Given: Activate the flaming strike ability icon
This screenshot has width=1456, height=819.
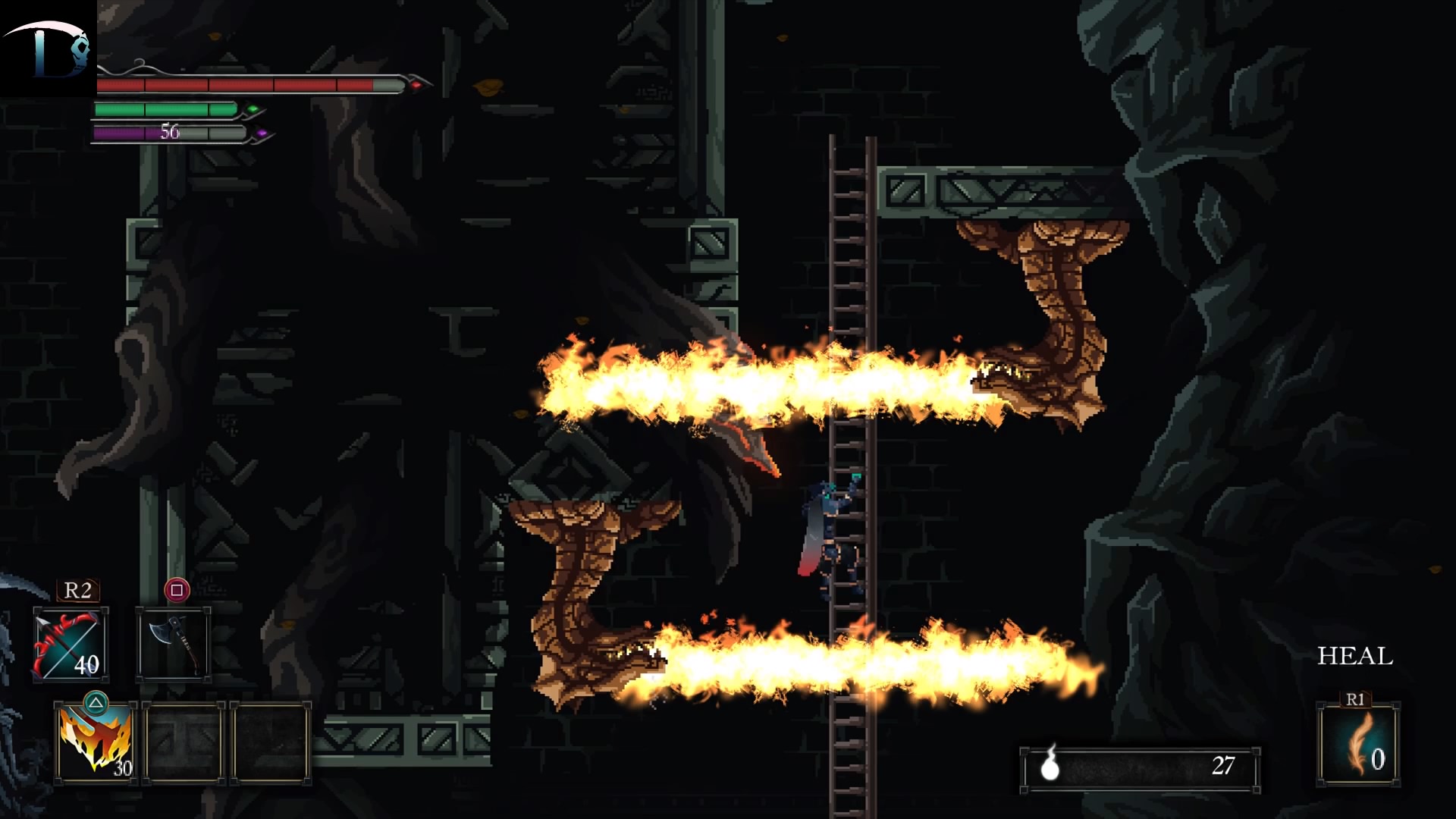Looking at the screenshot, I should [x=96, y=742].
